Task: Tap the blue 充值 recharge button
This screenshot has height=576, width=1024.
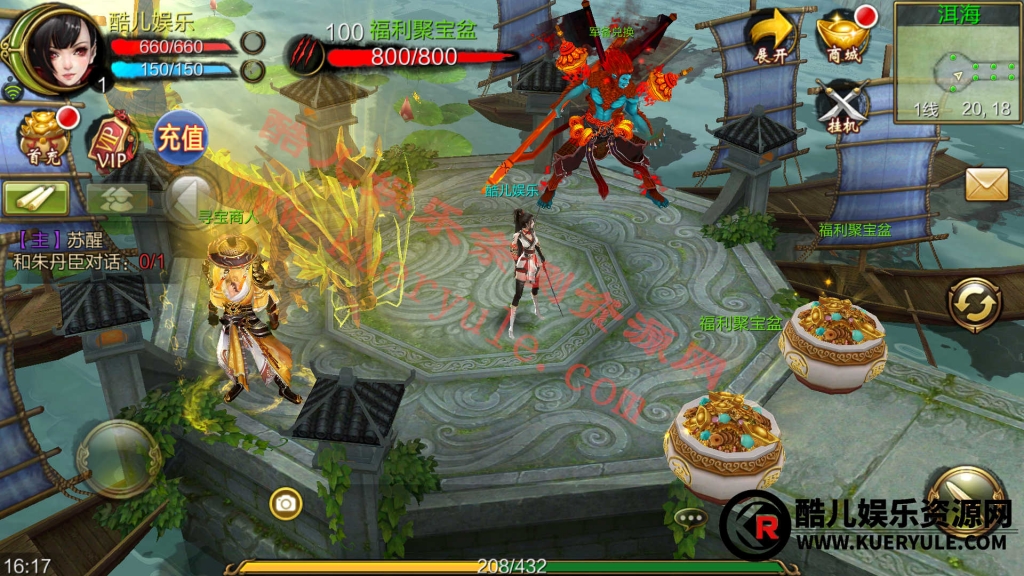Action: pyautogui.click(x=180, y=135)
